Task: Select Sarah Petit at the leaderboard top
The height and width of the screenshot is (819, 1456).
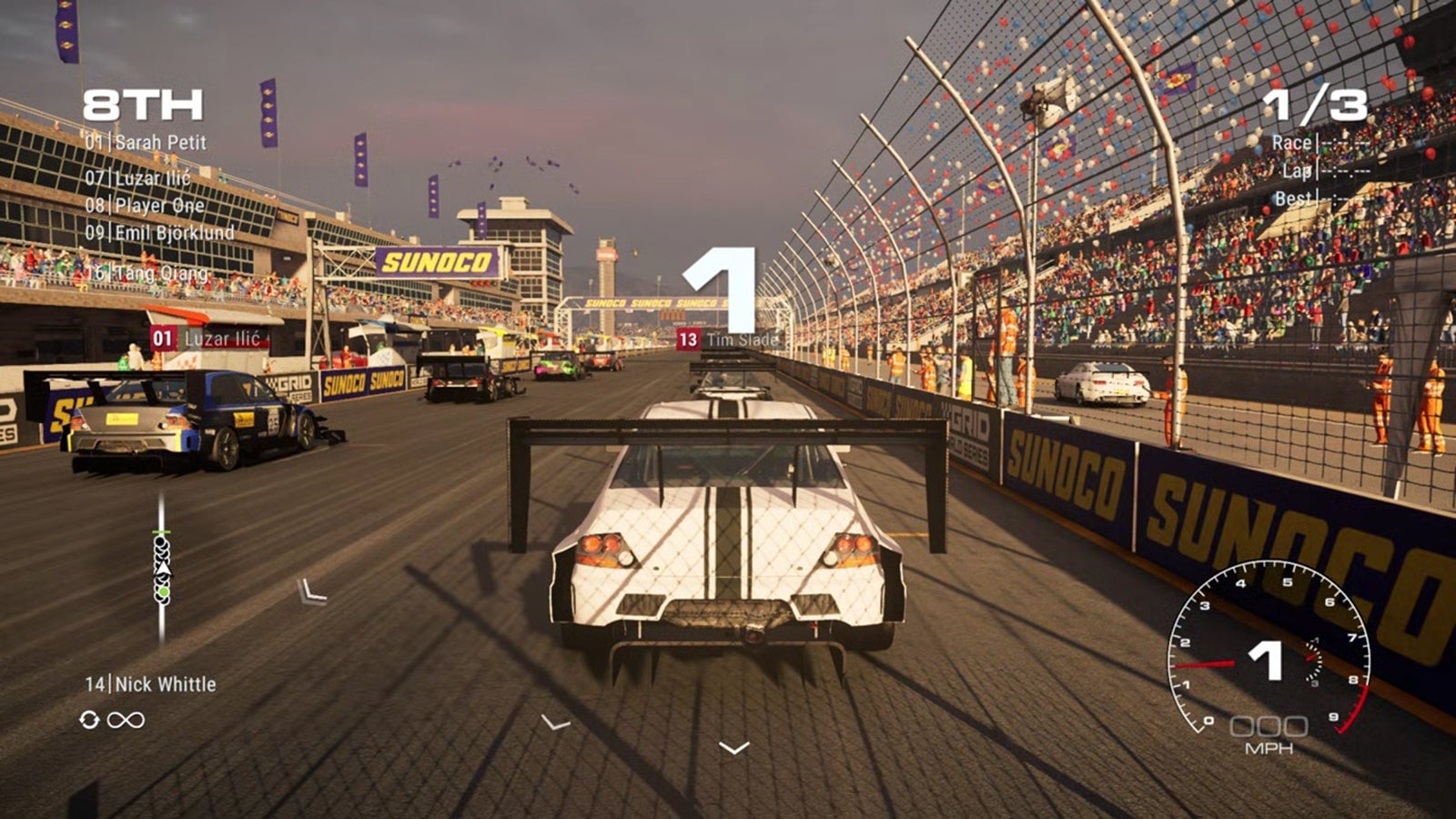Action: [x=148, y=141]
